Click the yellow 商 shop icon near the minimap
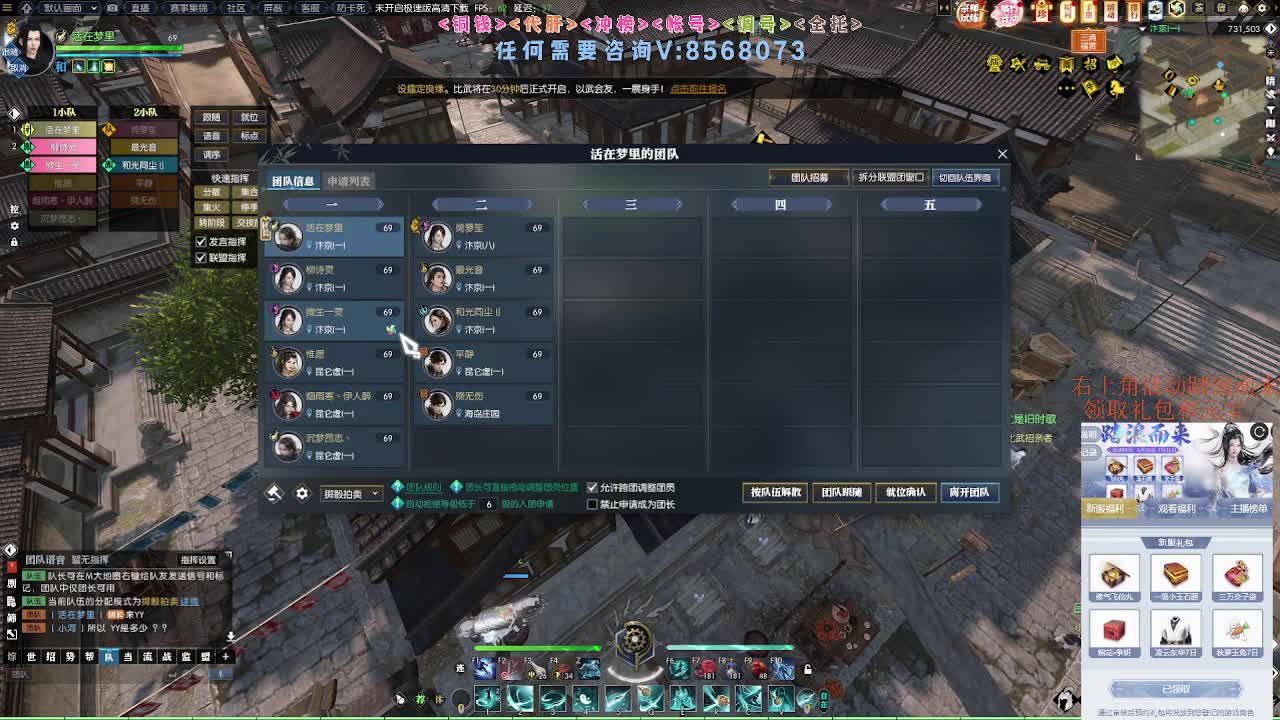 click(1066, 61)
